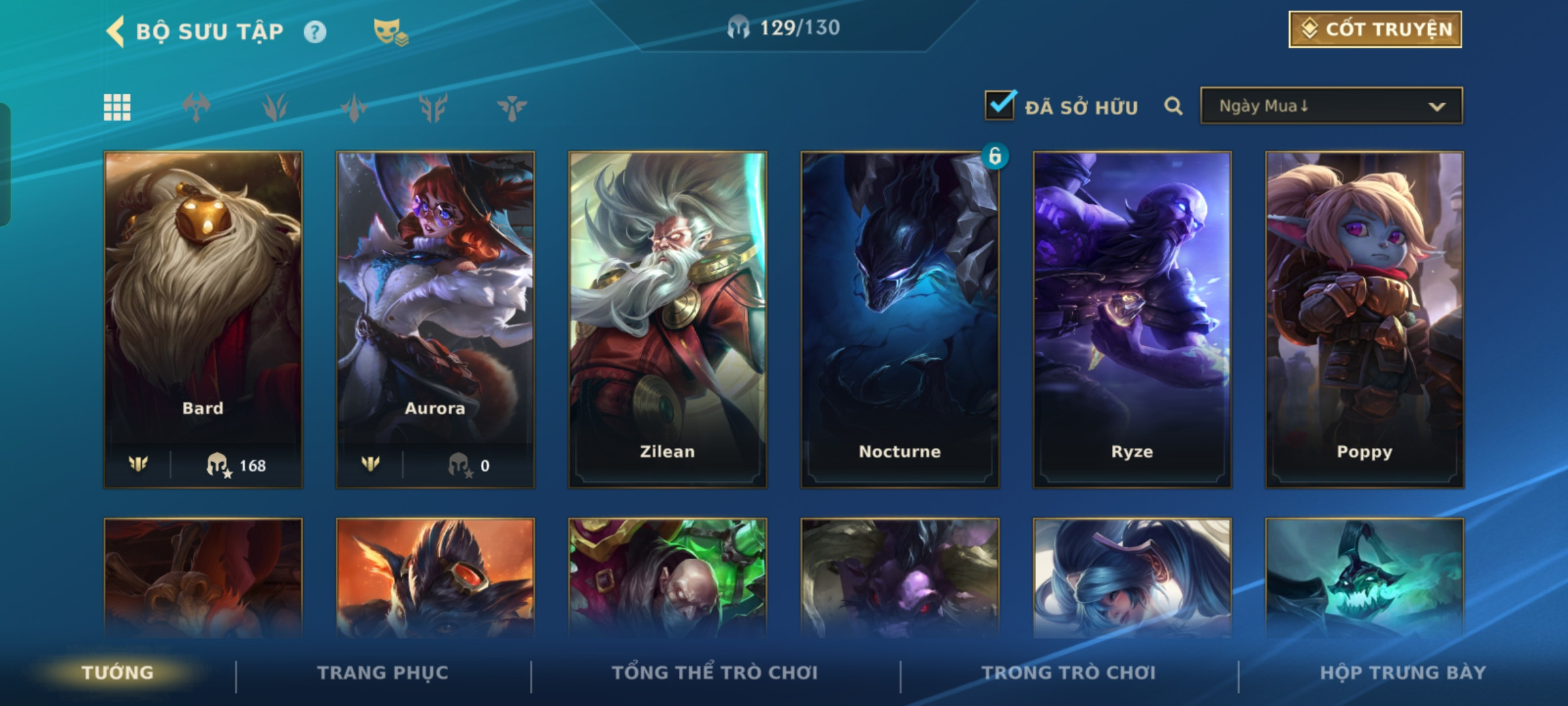The height and width of the screenshot is (706, 1568).
Task: Choose the Zilean champion card
Action: [667, 319]
